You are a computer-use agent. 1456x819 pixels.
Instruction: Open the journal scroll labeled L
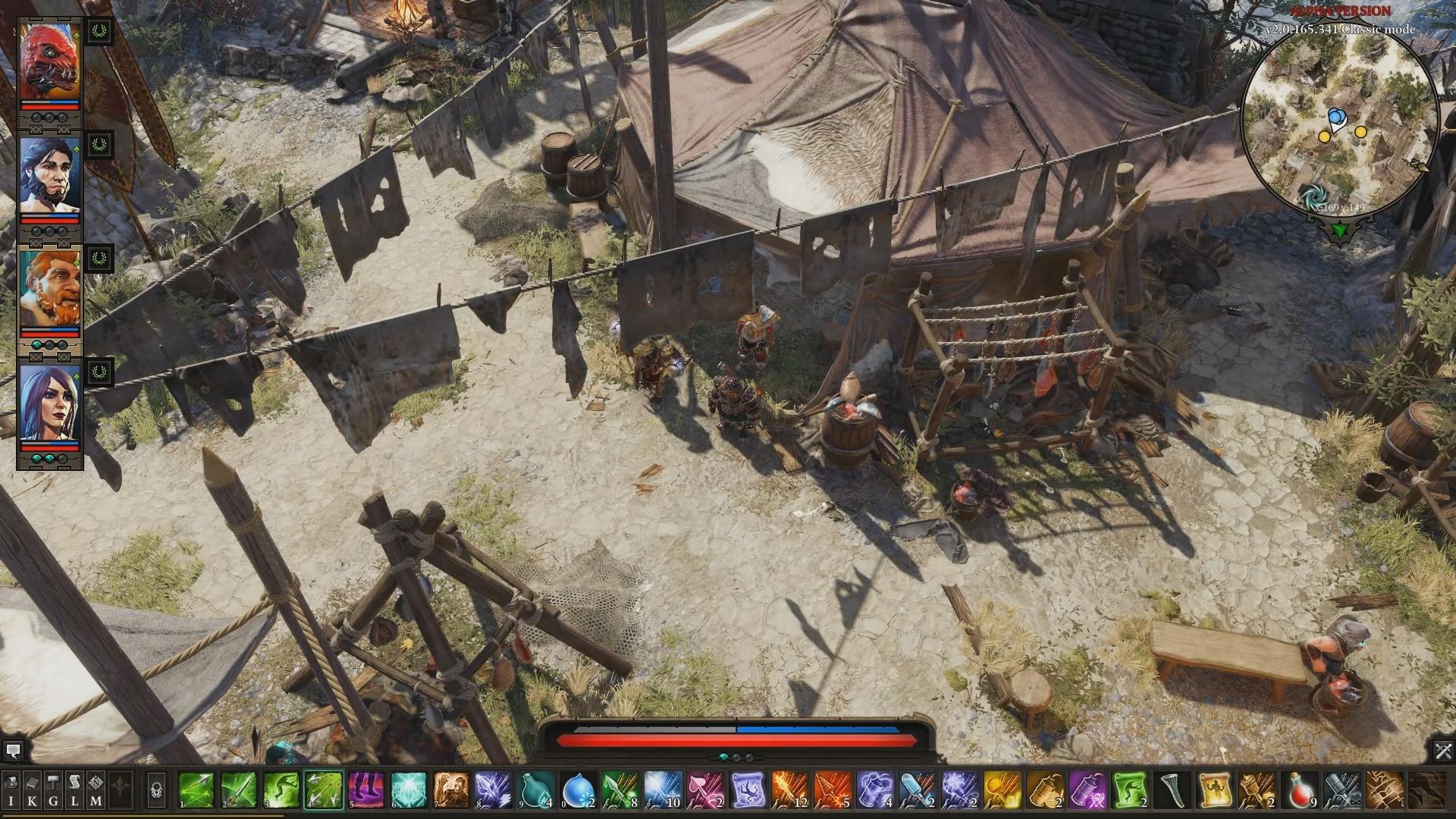pyautogui.click(x=74, y=789)
